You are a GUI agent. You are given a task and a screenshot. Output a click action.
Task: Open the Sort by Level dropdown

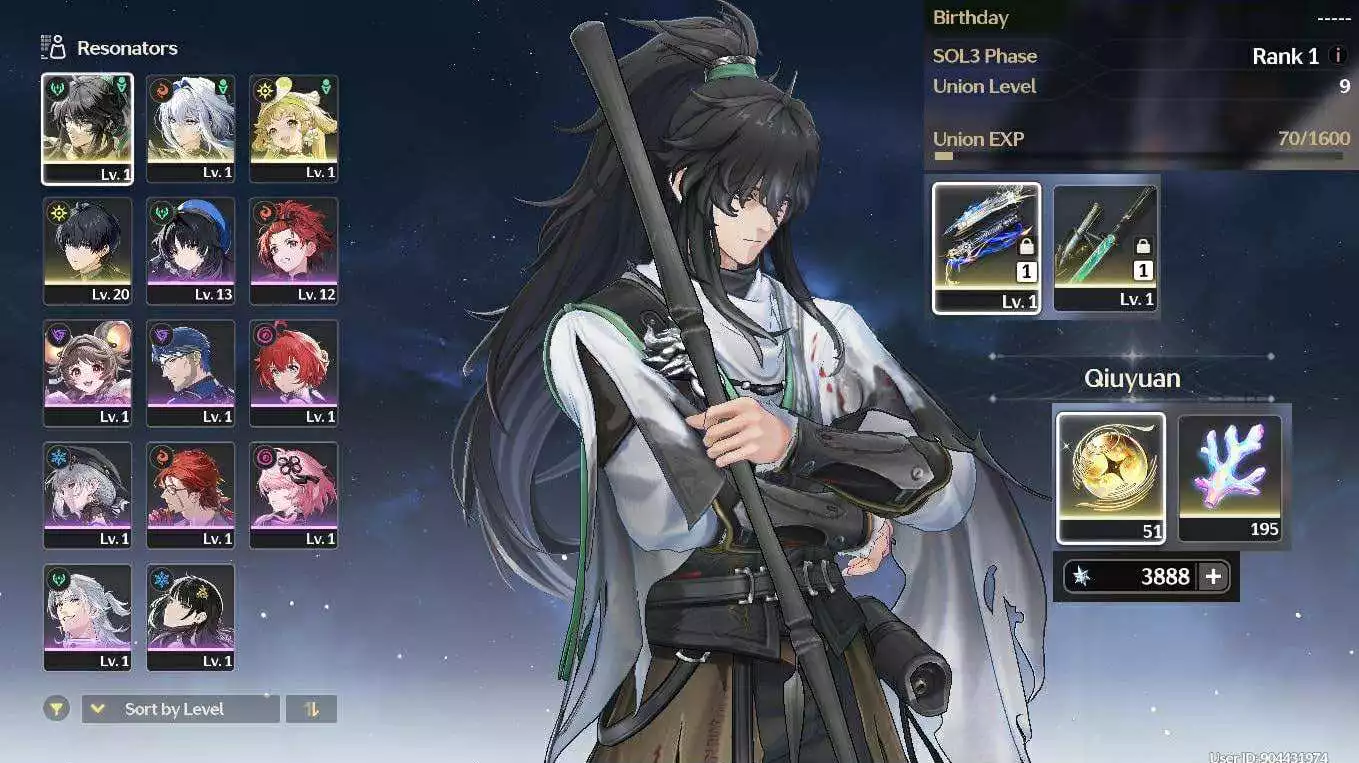pyautogui.click(x=180, y=709)
